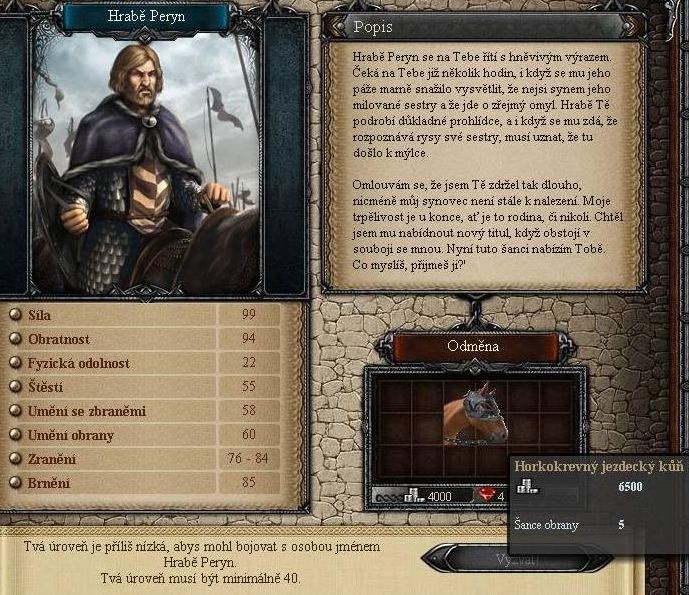Select the Umění se zbraněmi row
The width and height of the screenshot is (689, 595).
150,411
